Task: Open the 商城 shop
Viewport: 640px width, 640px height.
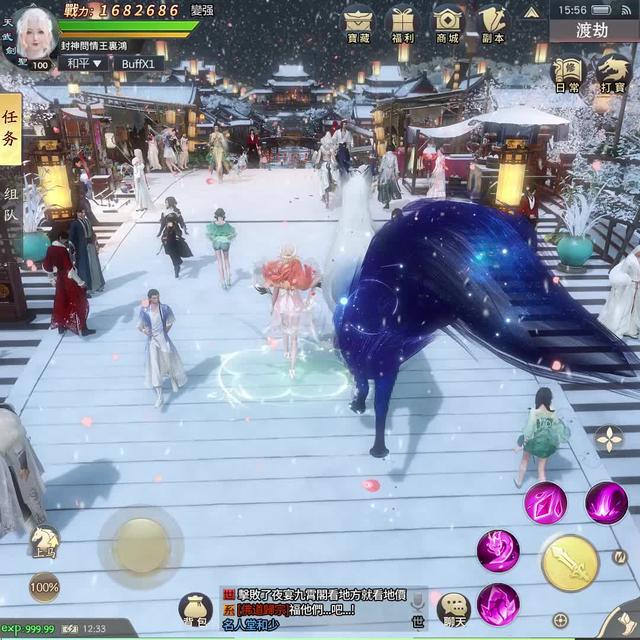Action: point(448,22)
